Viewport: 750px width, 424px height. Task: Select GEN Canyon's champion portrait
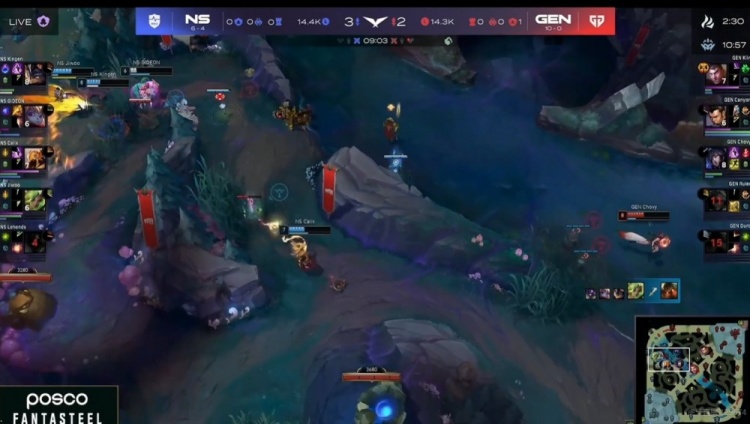click(716, 116)
